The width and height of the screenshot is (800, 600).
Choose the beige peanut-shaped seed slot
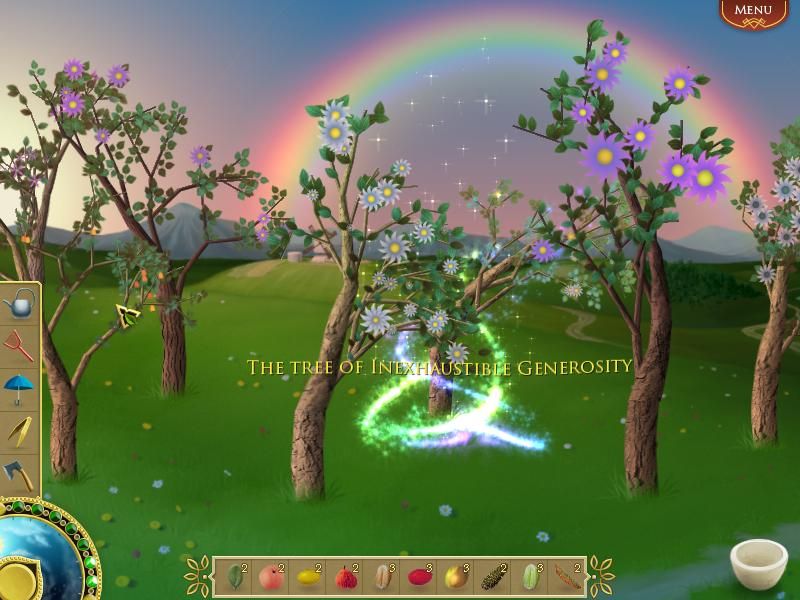point(381,577)
